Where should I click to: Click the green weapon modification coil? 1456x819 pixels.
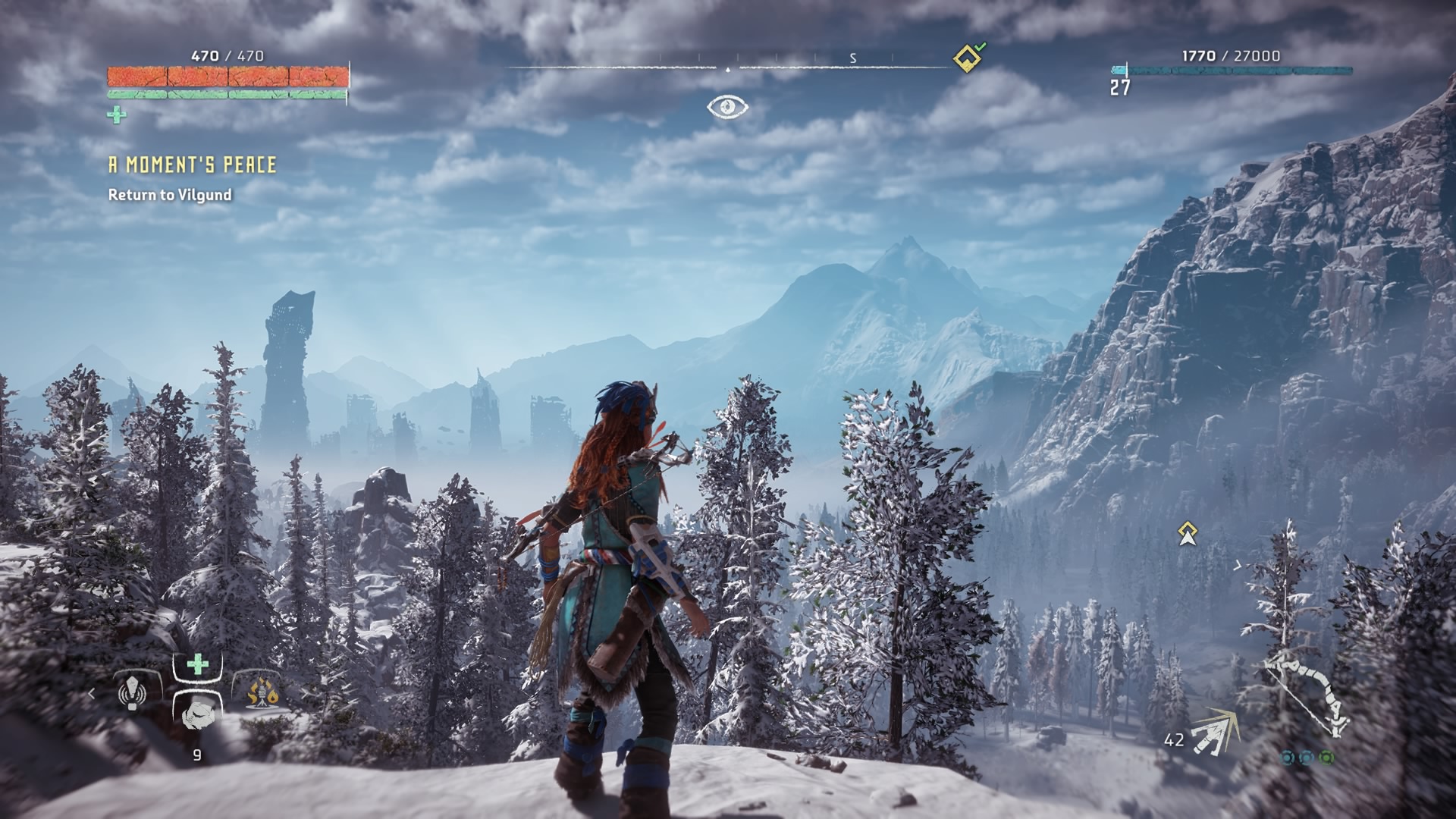1326,757
